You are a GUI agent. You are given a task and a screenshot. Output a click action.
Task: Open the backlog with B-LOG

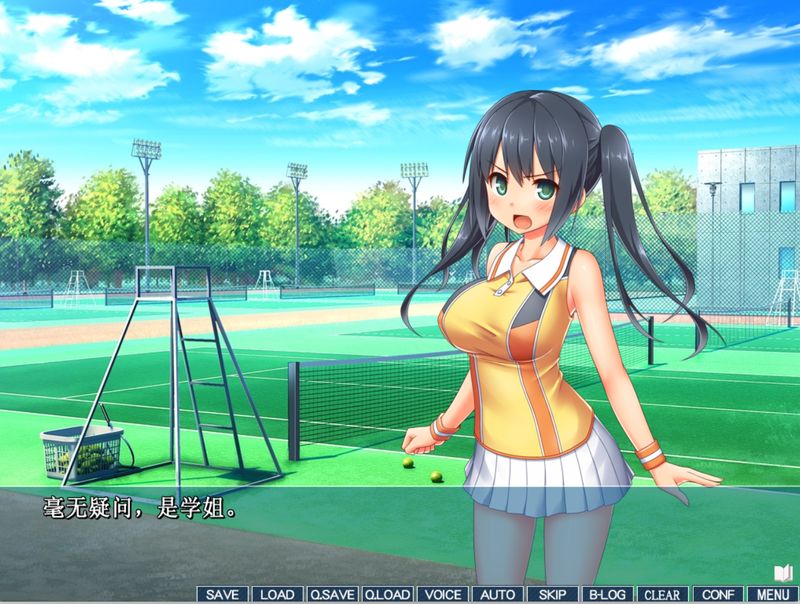click(607, 594)
